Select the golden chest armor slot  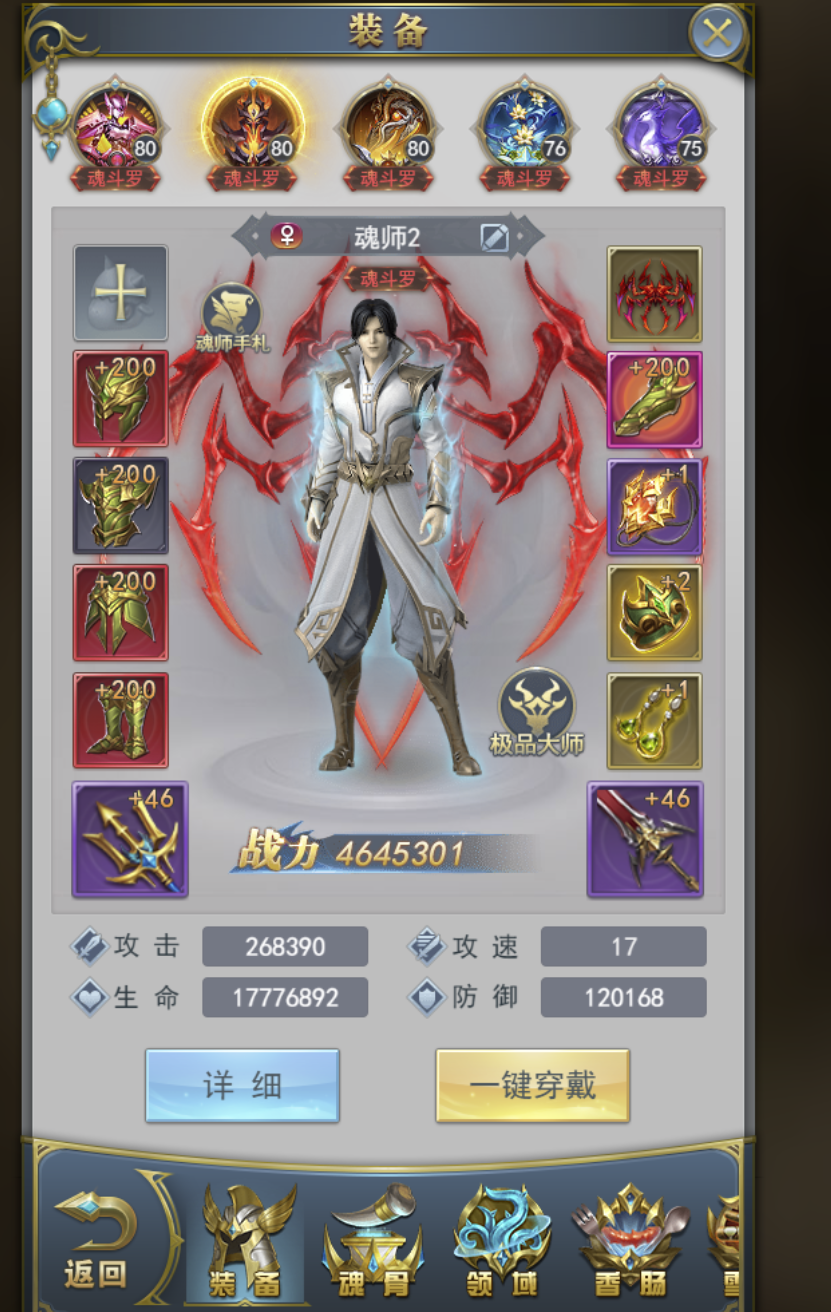120,505
